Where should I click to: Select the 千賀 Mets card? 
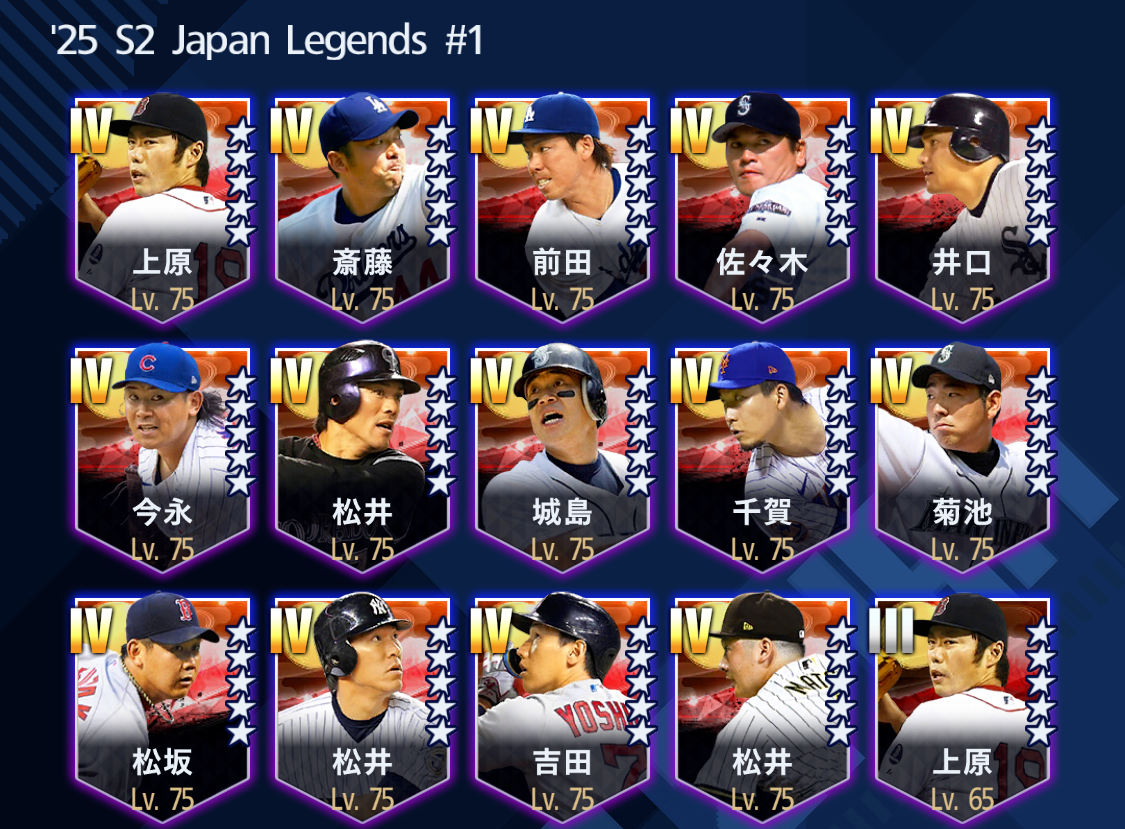[762, 455]
